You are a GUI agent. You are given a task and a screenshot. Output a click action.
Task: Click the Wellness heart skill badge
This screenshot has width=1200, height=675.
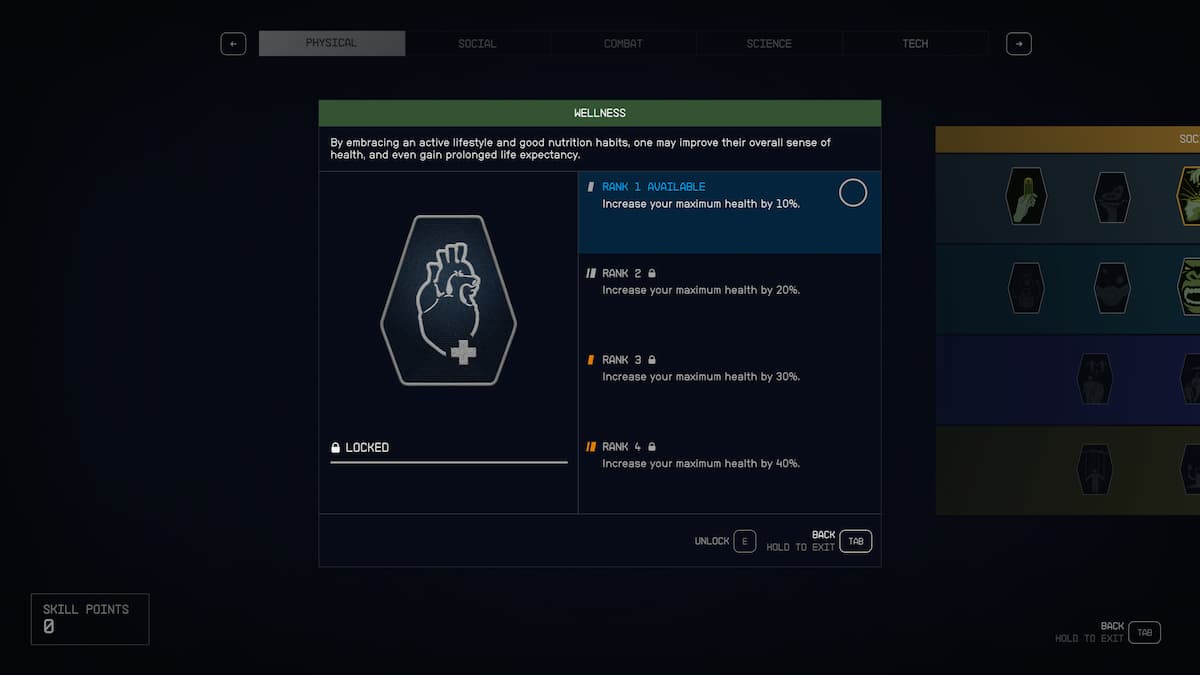448,300
